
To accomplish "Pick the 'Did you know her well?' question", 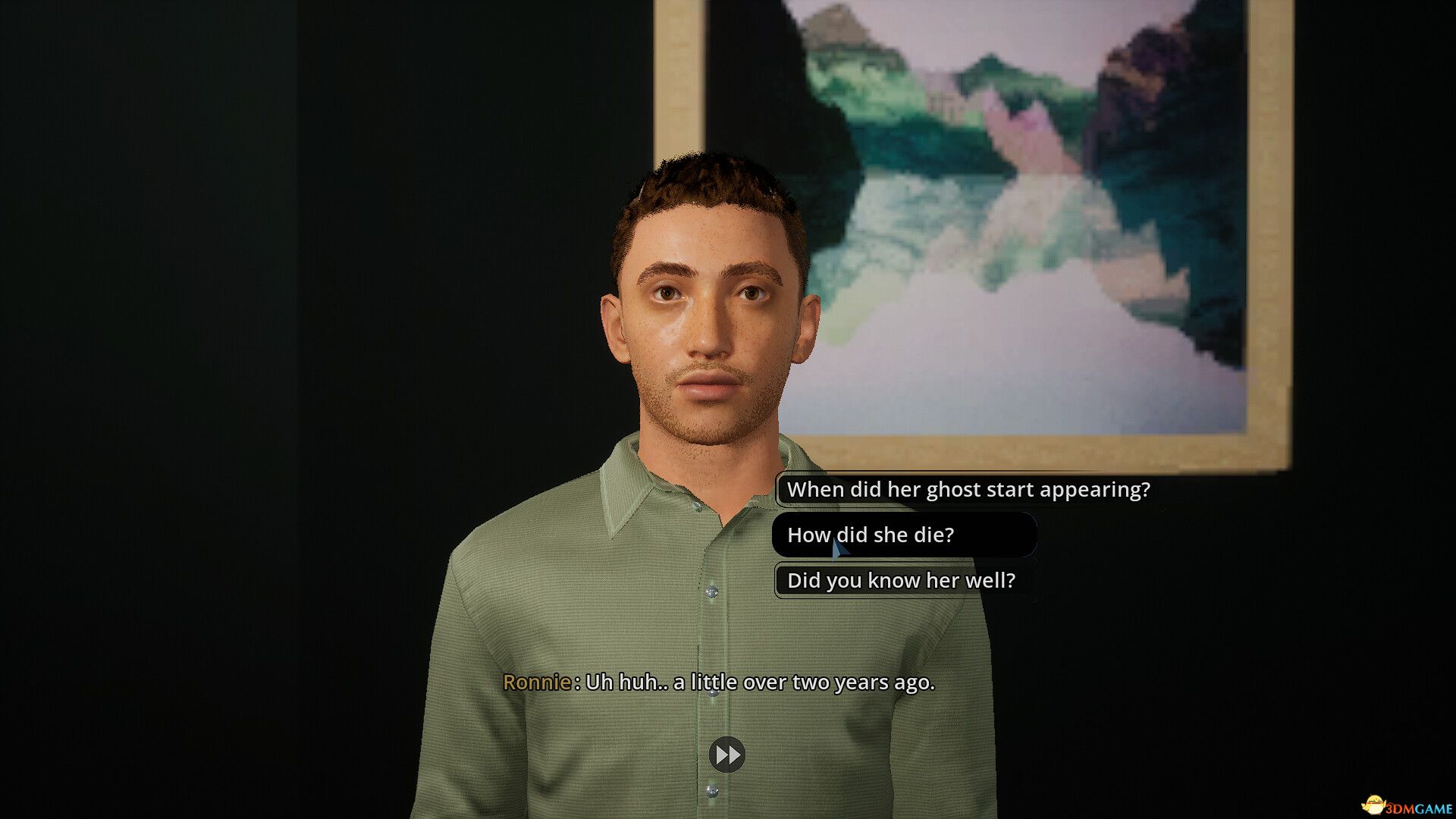I will tap(902, 580).
